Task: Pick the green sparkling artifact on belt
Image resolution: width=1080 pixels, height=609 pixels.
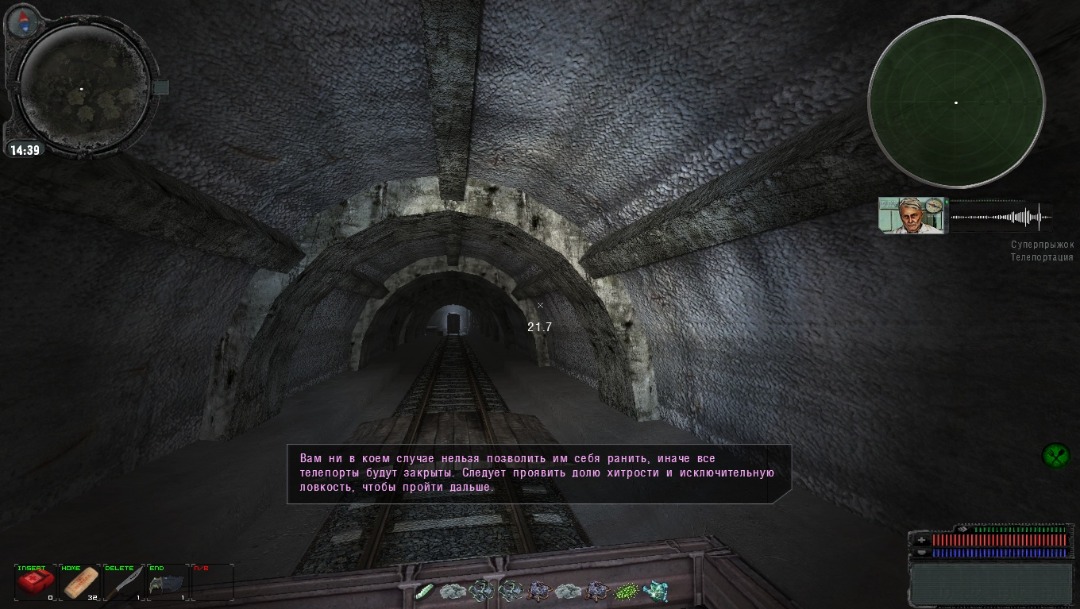Action: pos(627,591)
